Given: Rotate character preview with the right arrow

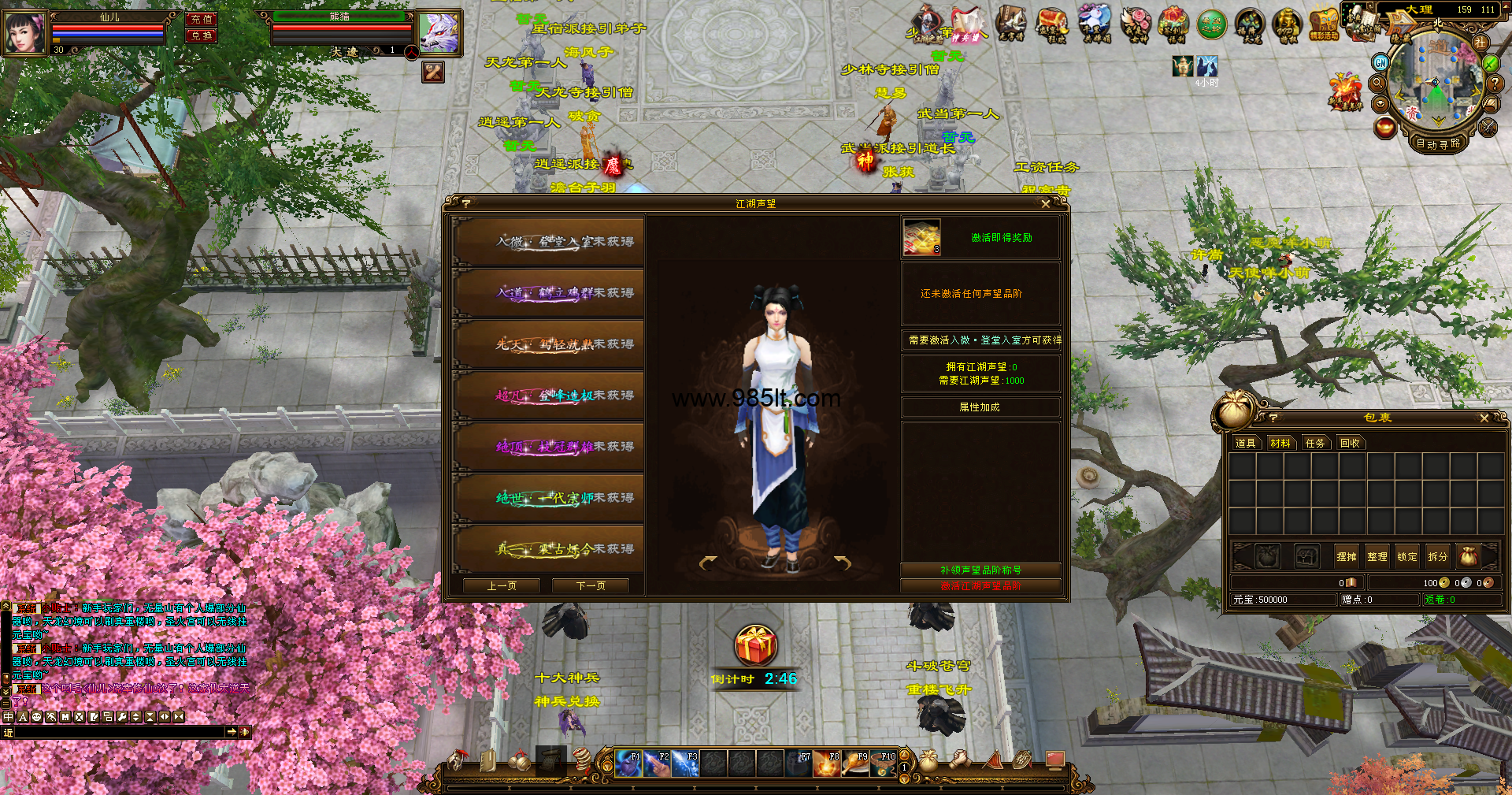Looking at the screenshot, I should click(843, 563).
